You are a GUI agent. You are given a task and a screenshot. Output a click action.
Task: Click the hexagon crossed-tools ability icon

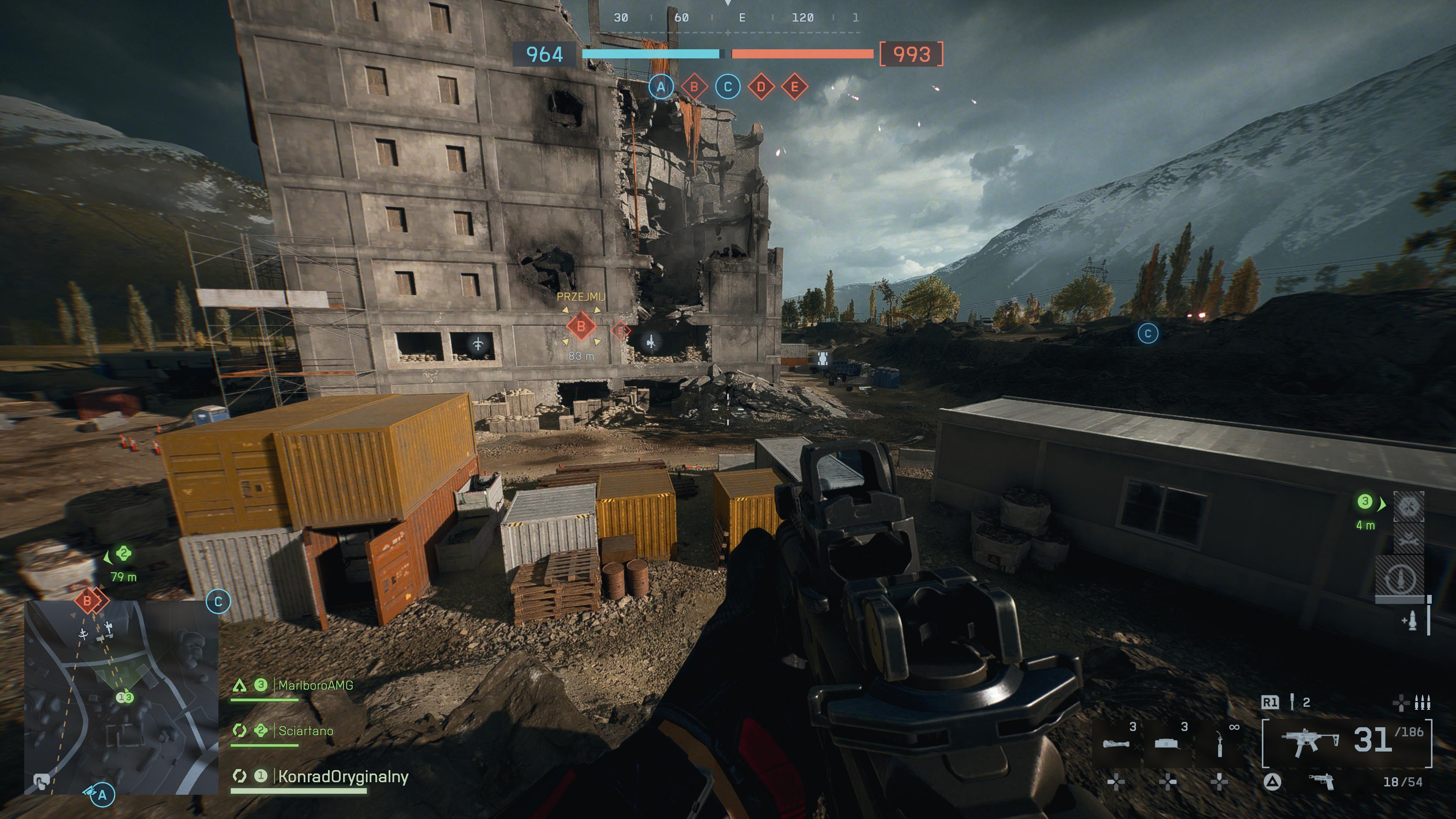1409,507
